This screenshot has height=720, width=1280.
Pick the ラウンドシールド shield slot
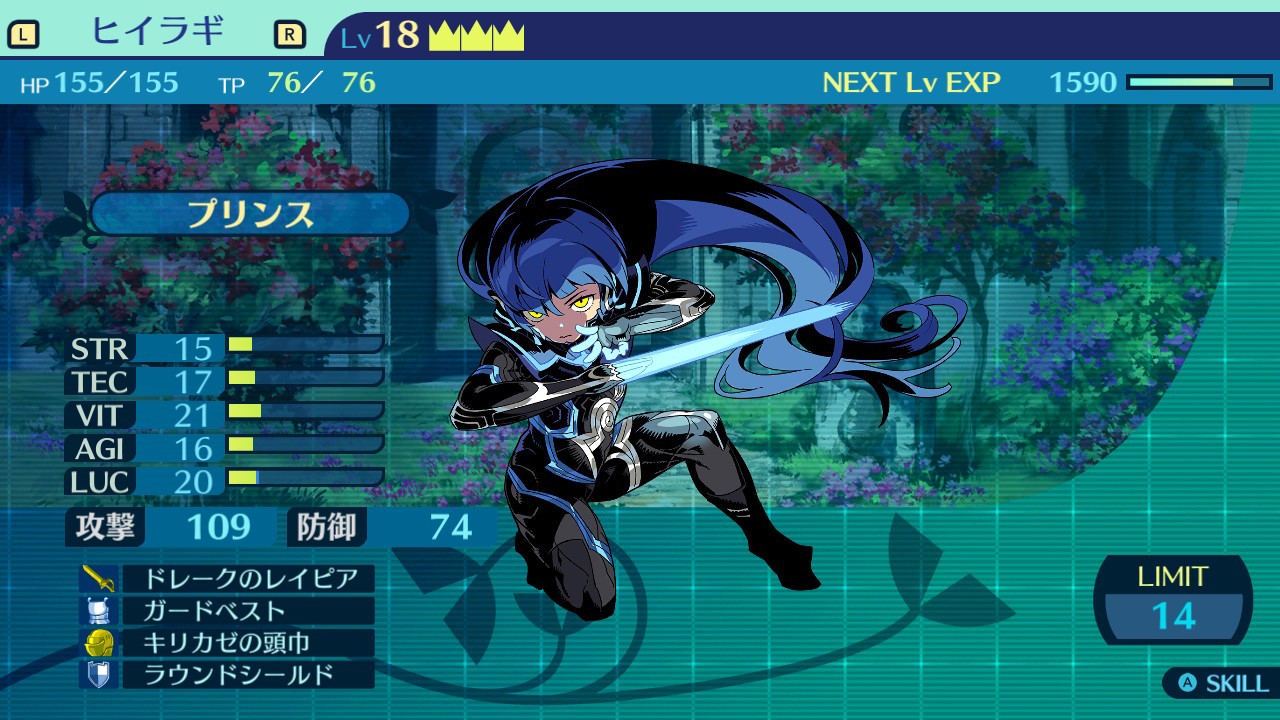tap(247, 674)
